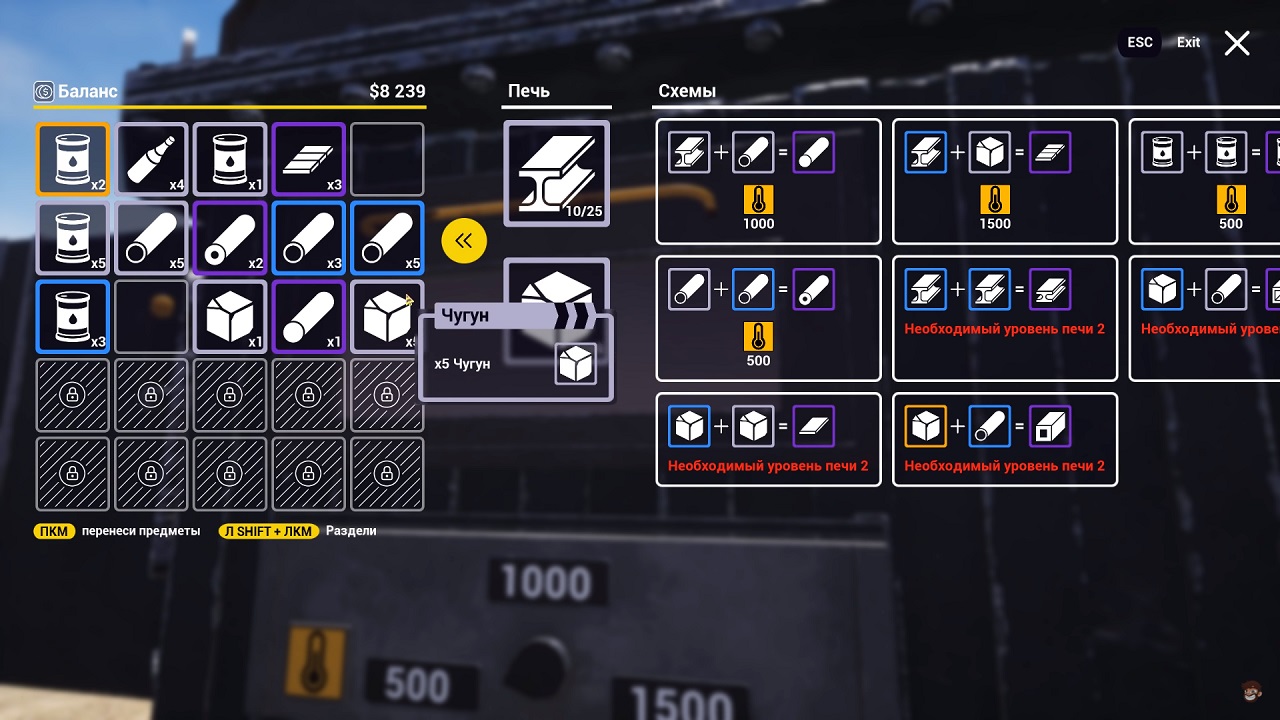This screenshot has height=720, width=1280.
Task: Click the Exit label
Action: click(1188, 43)
